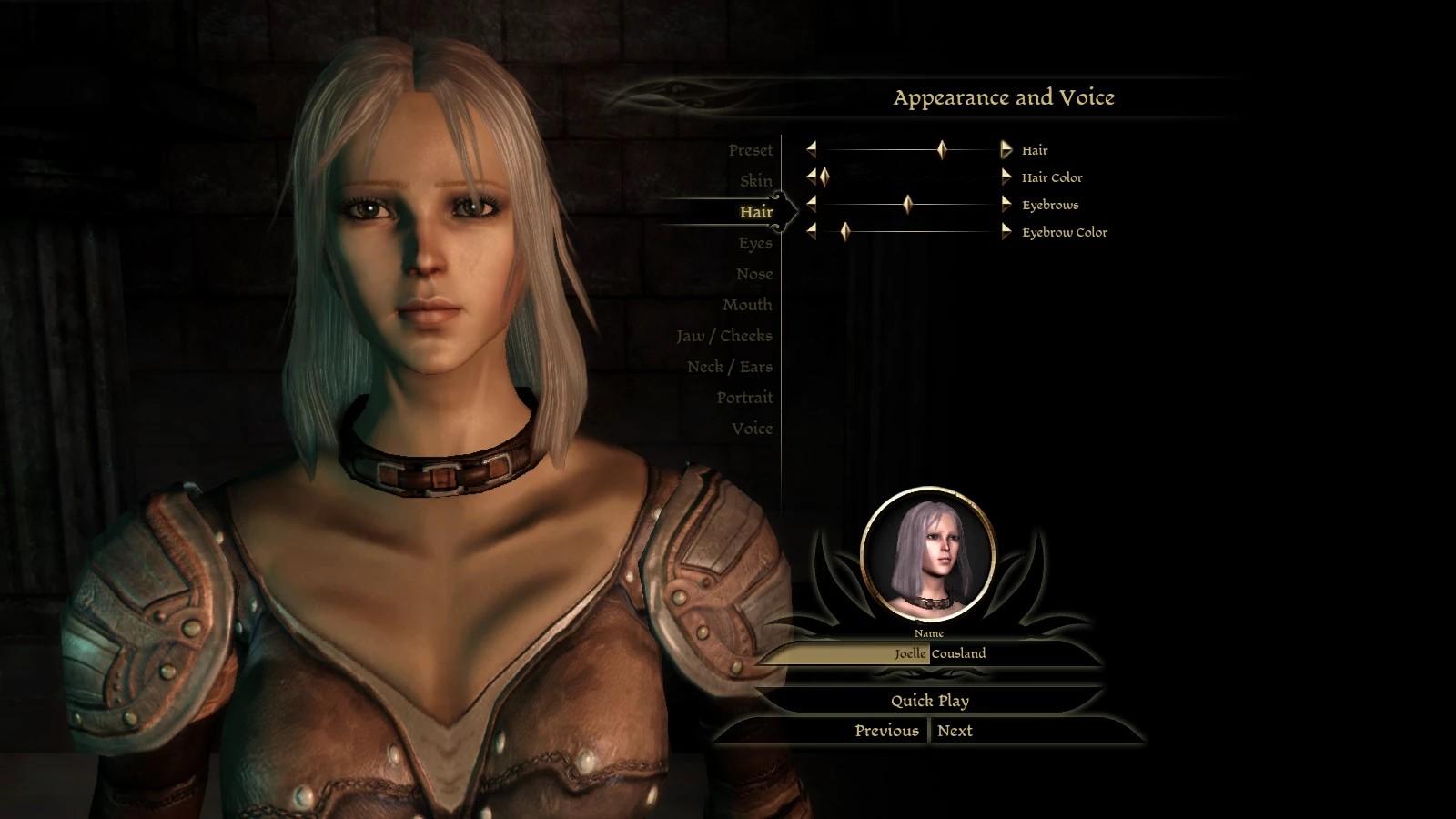Open the Preset appearance category
The width and height of the screenshot is (1456, 819).
coord(750,150)
